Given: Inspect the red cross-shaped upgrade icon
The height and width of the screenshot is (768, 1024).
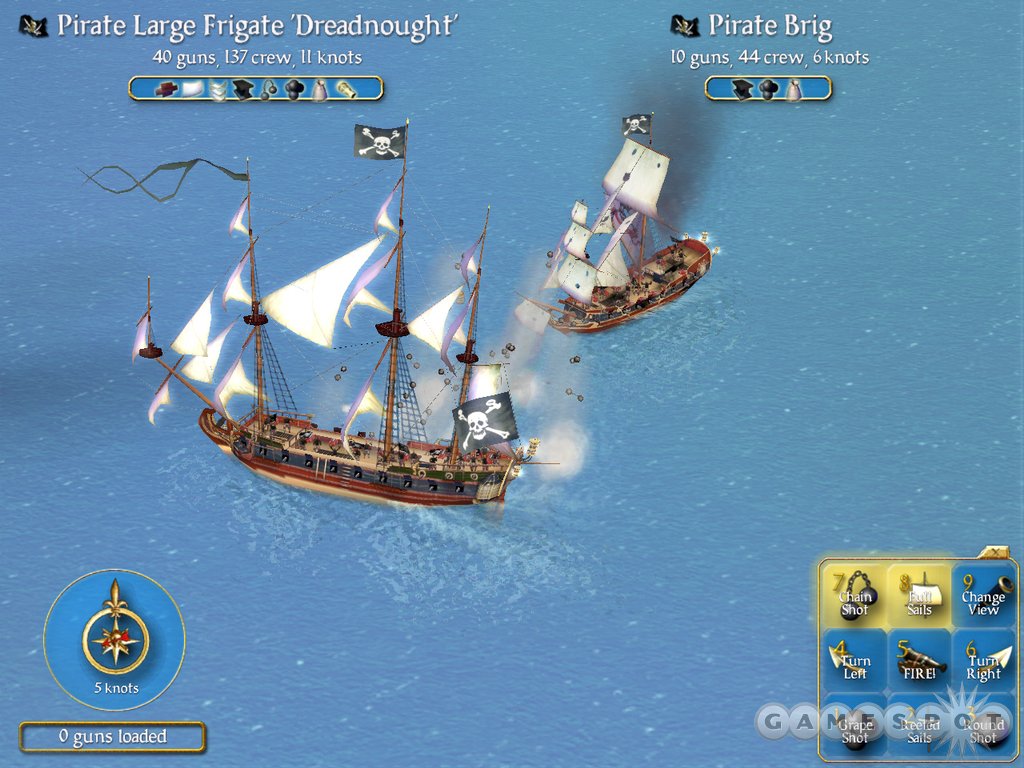Looking at the screenshot, I should (x=166, y=89).
